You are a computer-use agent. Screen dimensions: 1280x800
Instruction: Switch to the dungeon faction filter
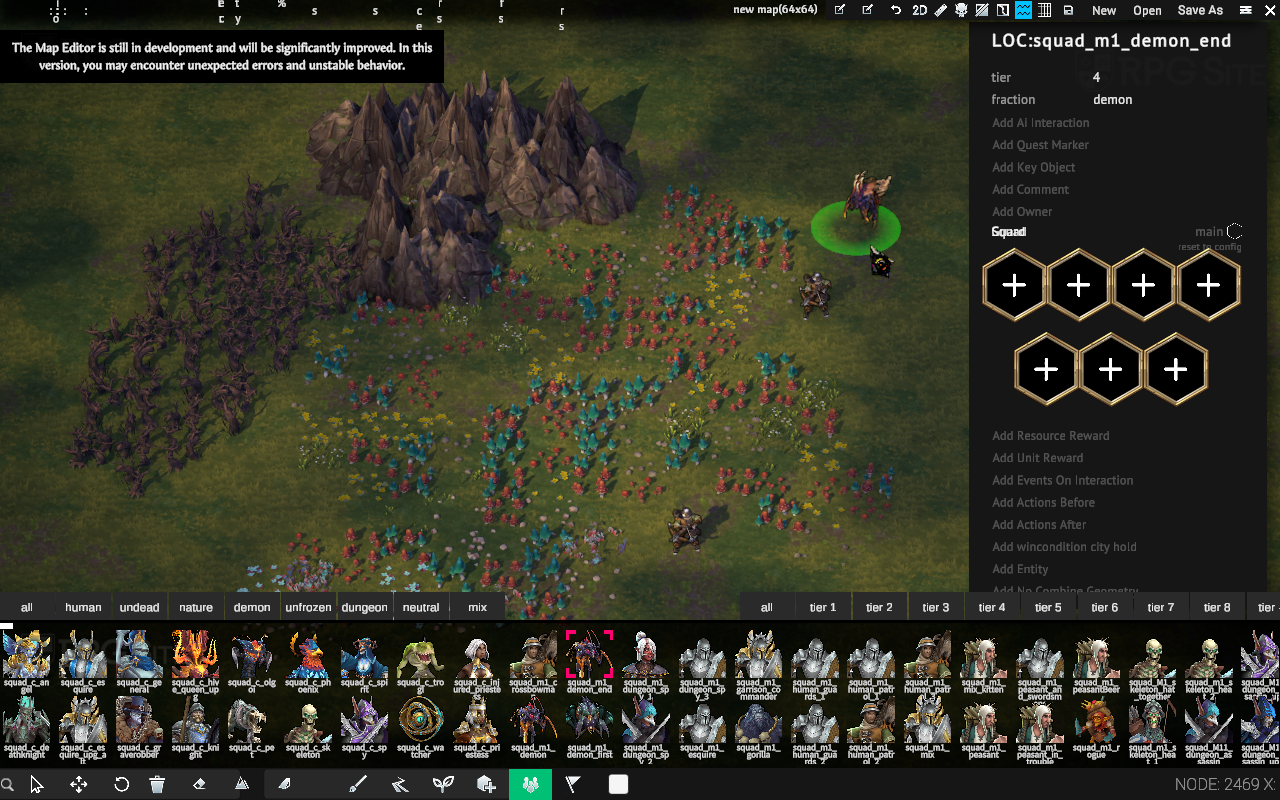364,607
